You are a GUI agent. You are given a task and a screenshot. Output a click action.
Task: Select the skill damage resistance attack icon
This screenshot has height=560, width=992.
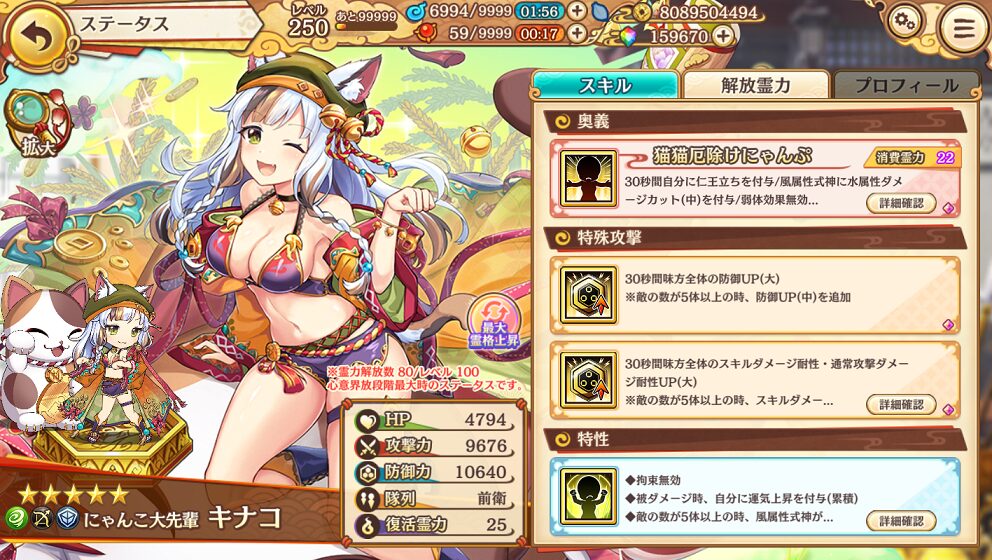click(588, 379)
